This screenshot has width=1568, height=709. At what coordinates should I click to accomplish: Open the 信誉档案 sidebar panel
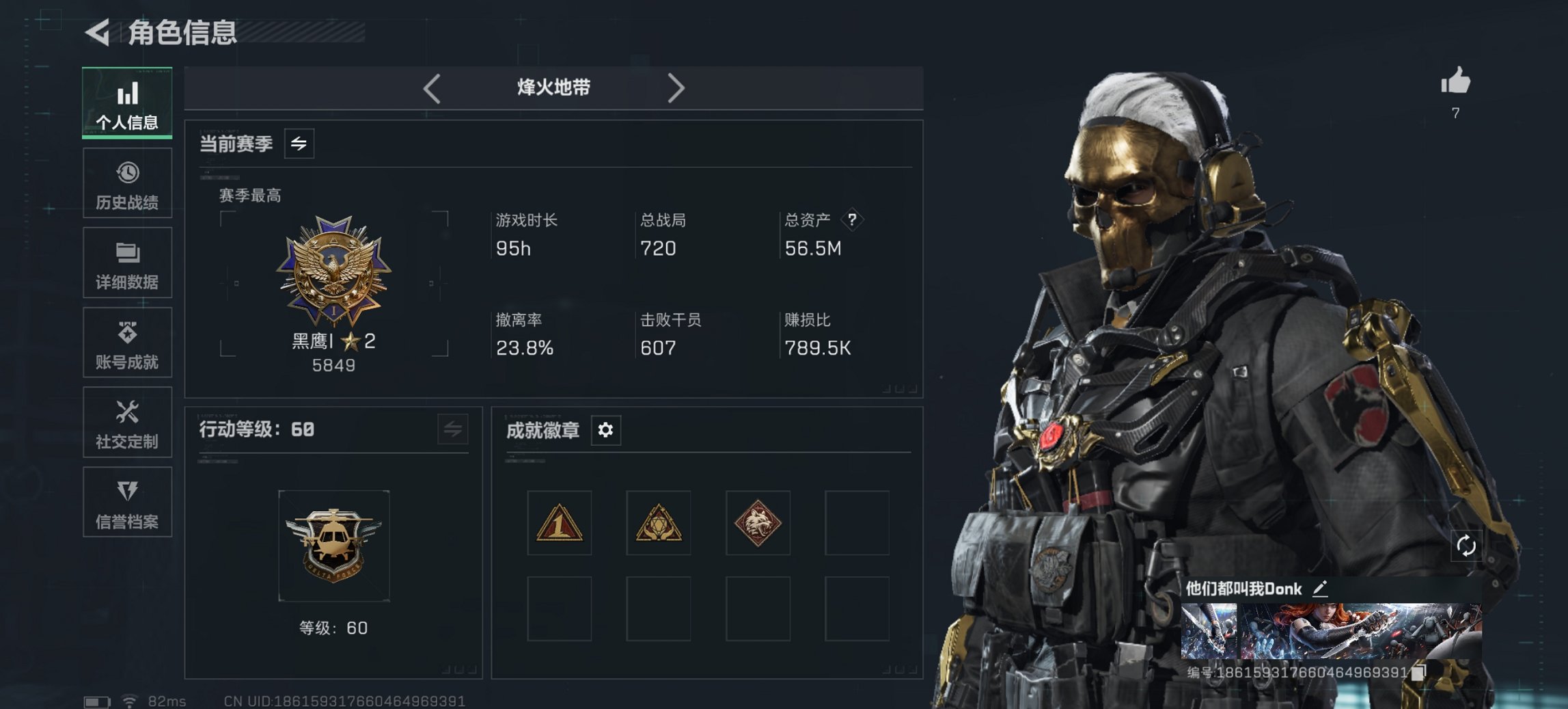click(x=127, y=503)
